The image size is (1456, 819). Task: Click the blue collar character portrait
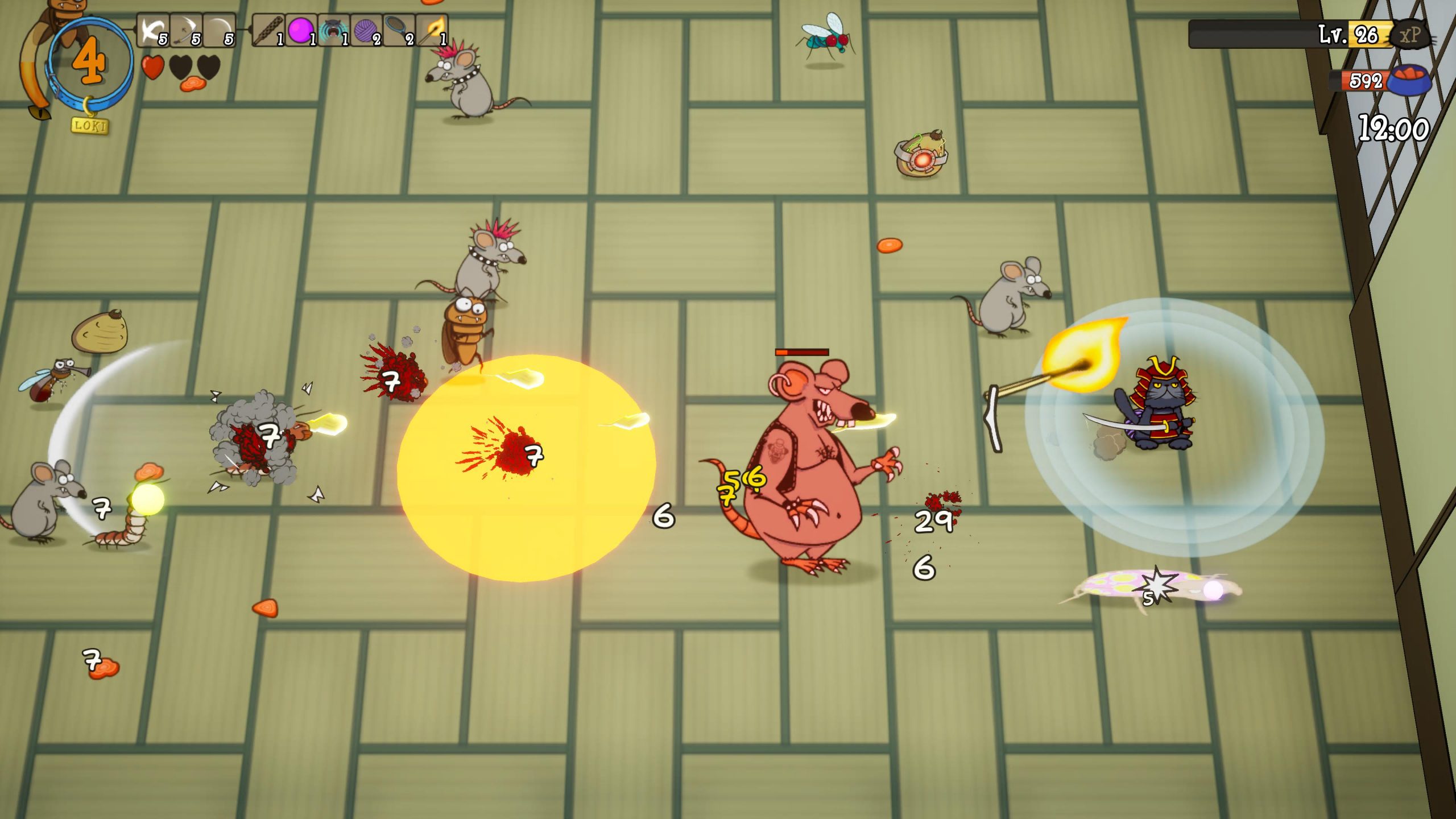click(x=90, y=61)
